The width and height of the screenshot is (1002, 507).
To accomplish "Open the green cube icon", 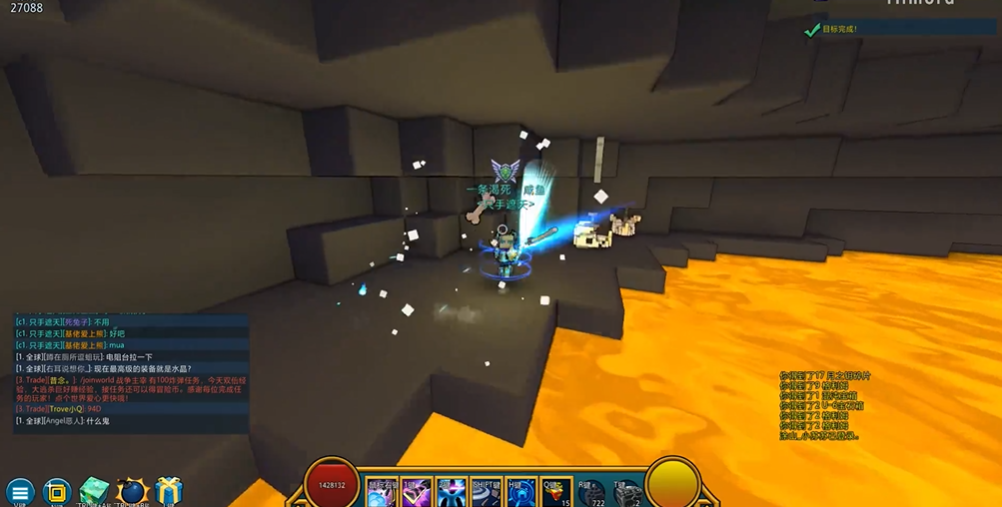I will [94, 492].
